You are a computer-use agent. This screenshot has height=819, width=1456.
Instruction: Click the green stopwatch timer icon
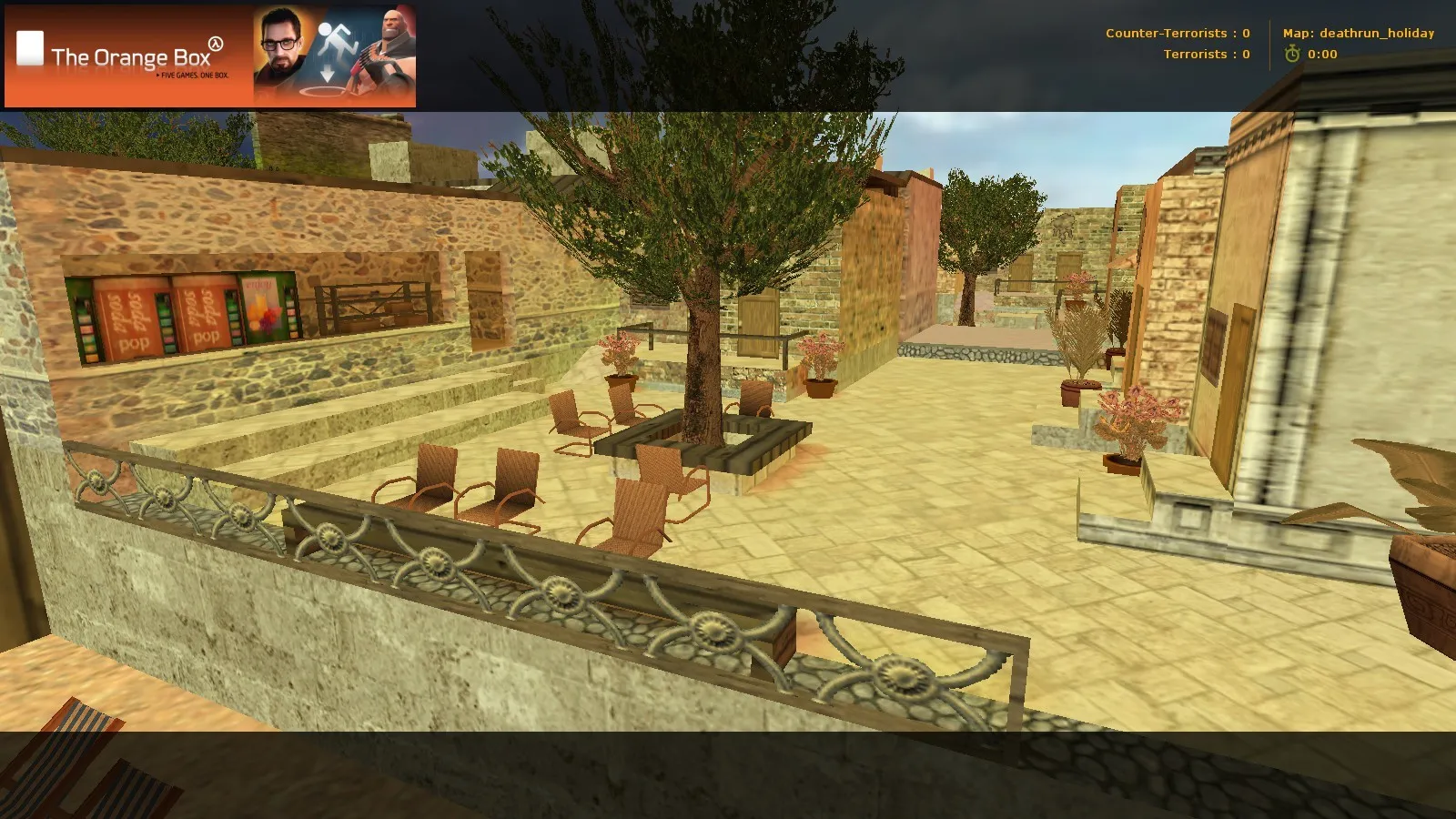coord(1293,55)
